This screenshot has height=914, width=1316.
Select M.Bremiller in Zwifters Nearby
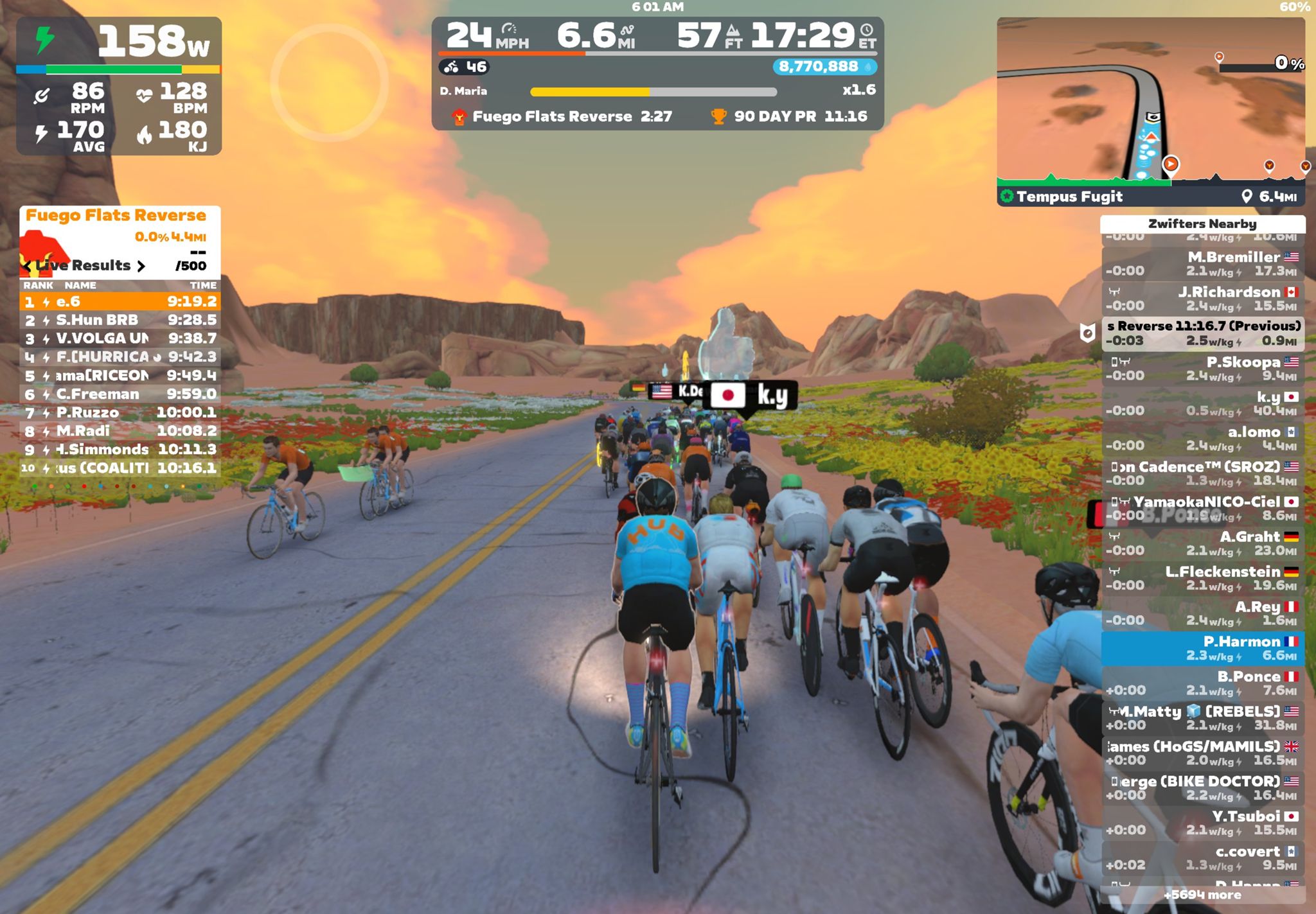pos(1202,264)
